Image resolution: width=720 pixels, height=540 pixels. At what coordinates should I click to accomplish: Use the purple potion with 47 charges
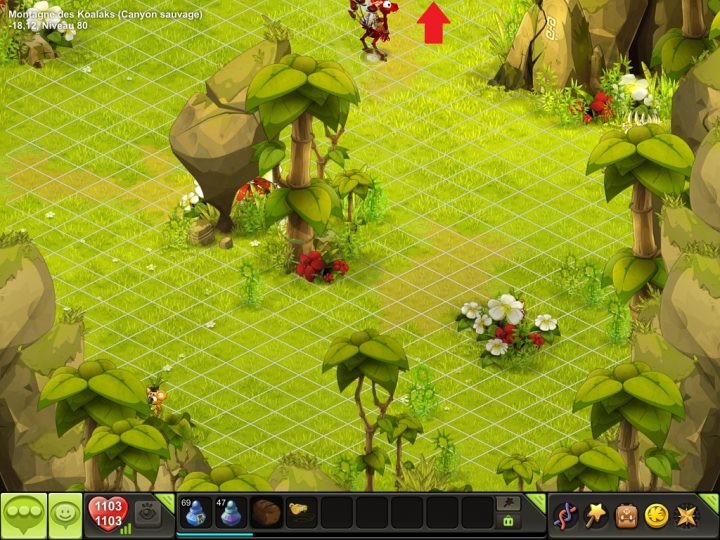coord(231,513)
